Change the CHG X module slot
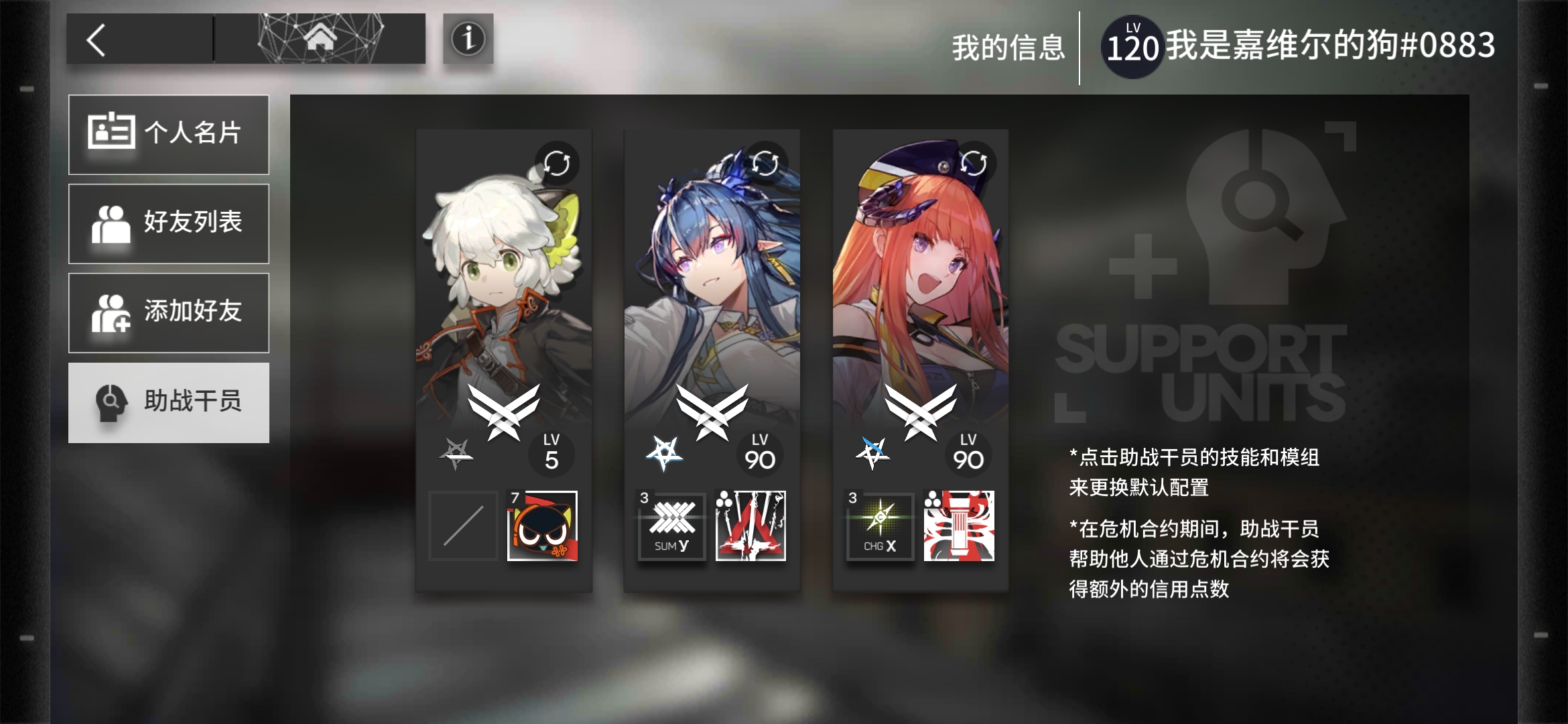Image resolution: width=1568 pixels, height=724 pixels. 880,526
